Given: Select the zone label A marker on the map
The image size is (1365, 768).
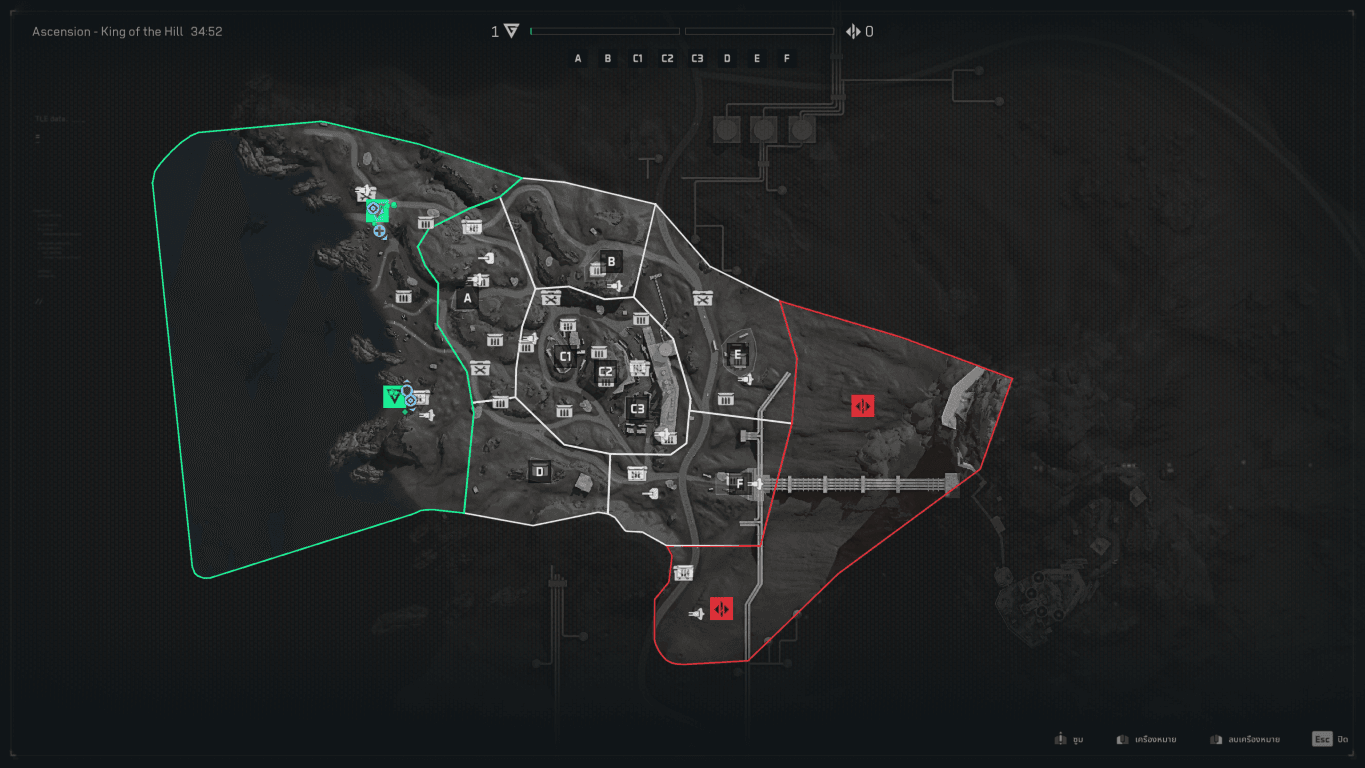Looking at the screenshot, I should [466, 297].
